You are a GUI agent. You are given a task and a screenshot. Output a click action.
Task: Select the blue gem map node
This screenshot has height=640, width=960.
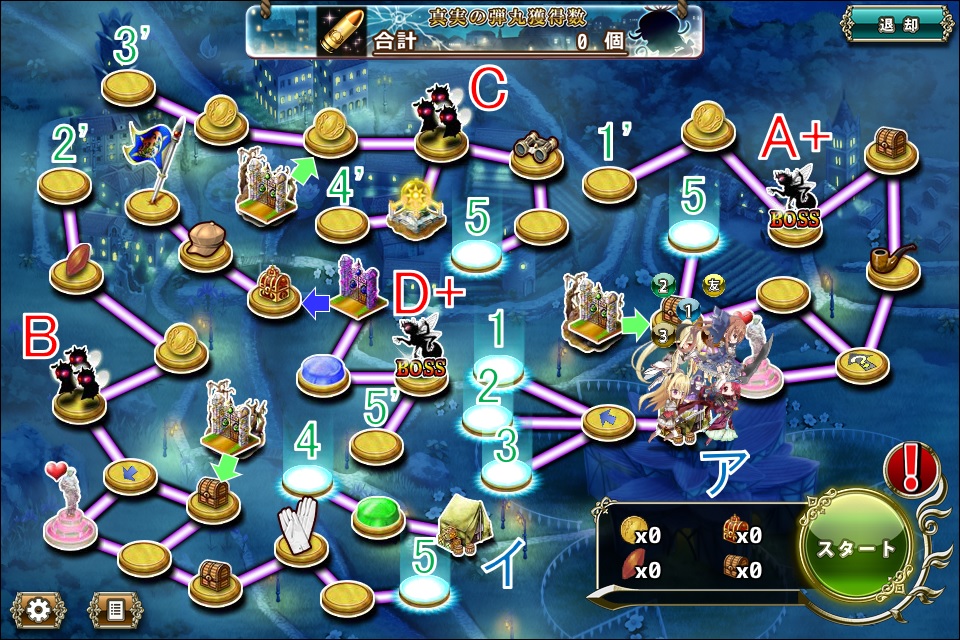coord(322,370)
